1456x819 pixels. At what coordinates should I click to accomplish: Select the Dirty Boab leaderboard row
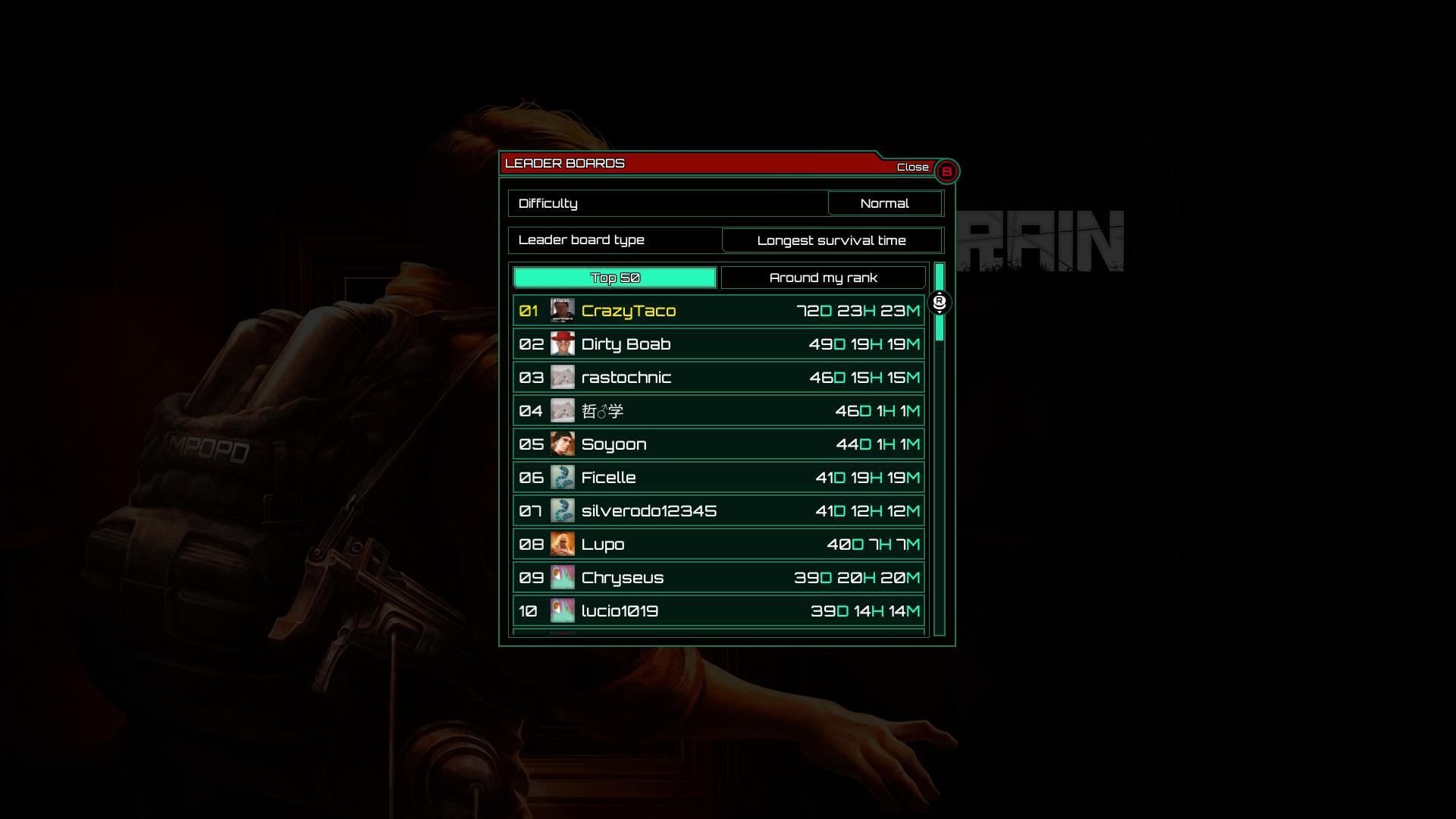tap(718, 344)
